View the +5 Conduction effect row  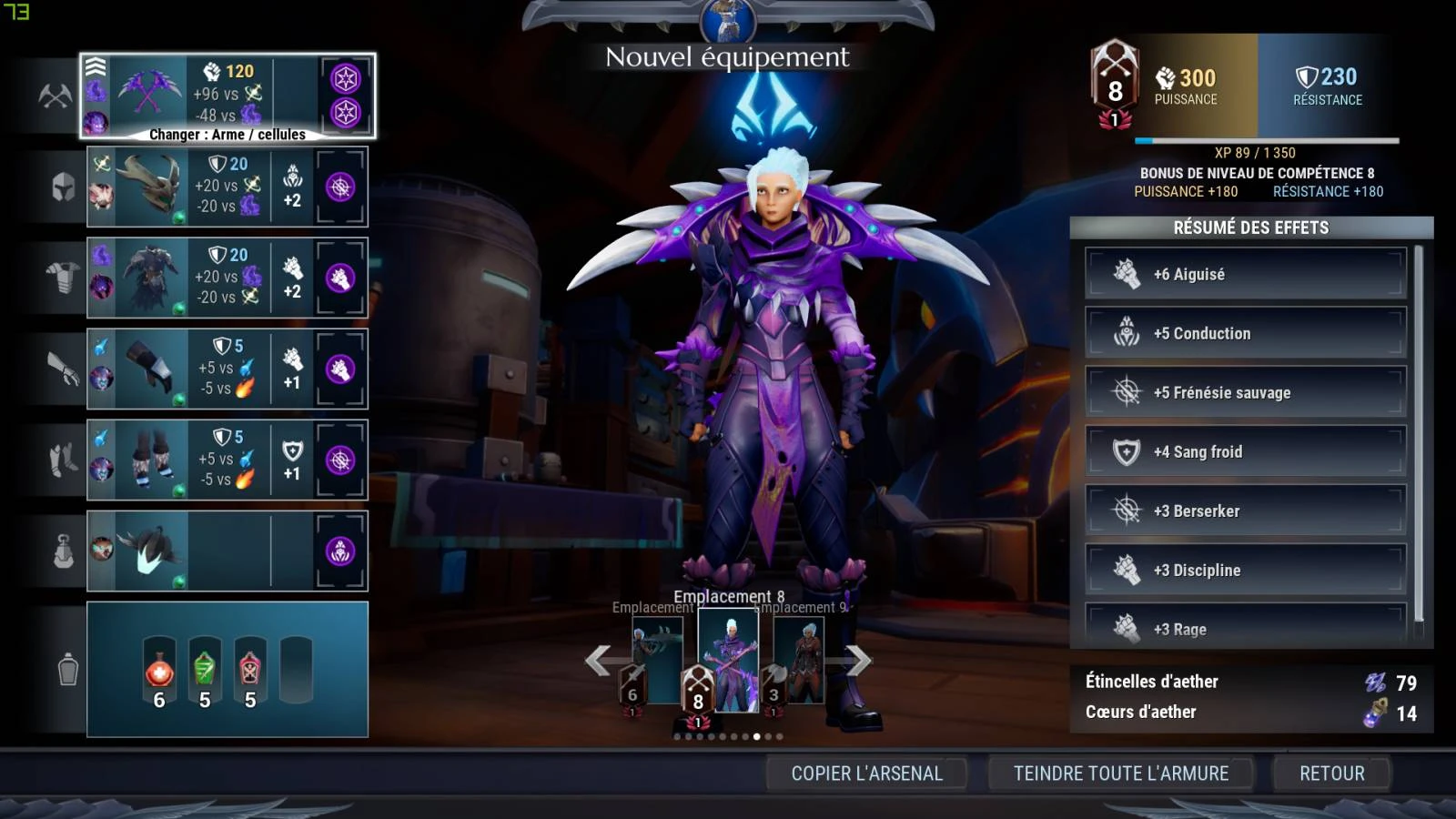[x=1245, y=333]
